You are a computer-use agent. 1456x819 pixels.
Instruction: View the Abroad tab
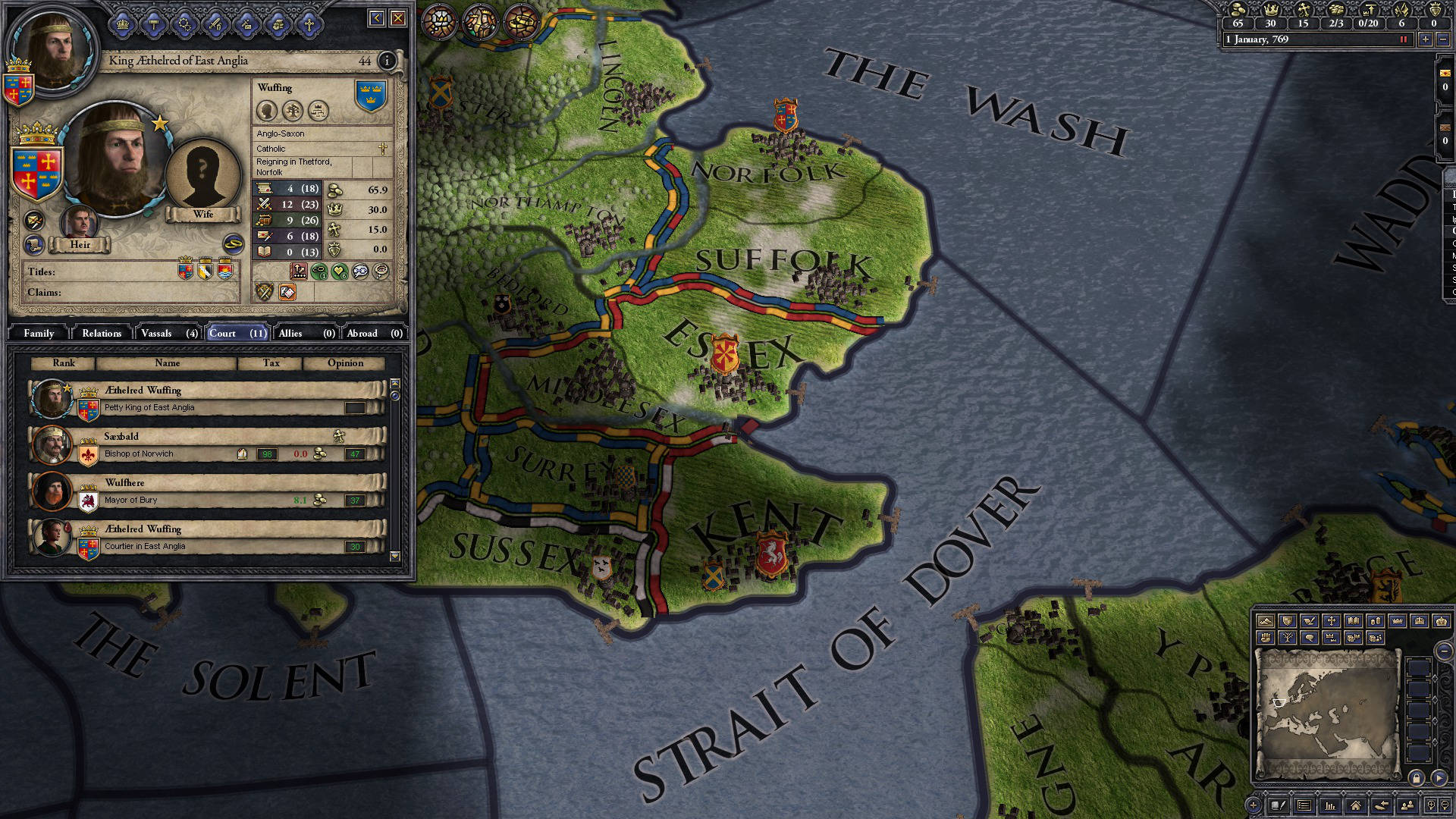(x=374, y=333)
